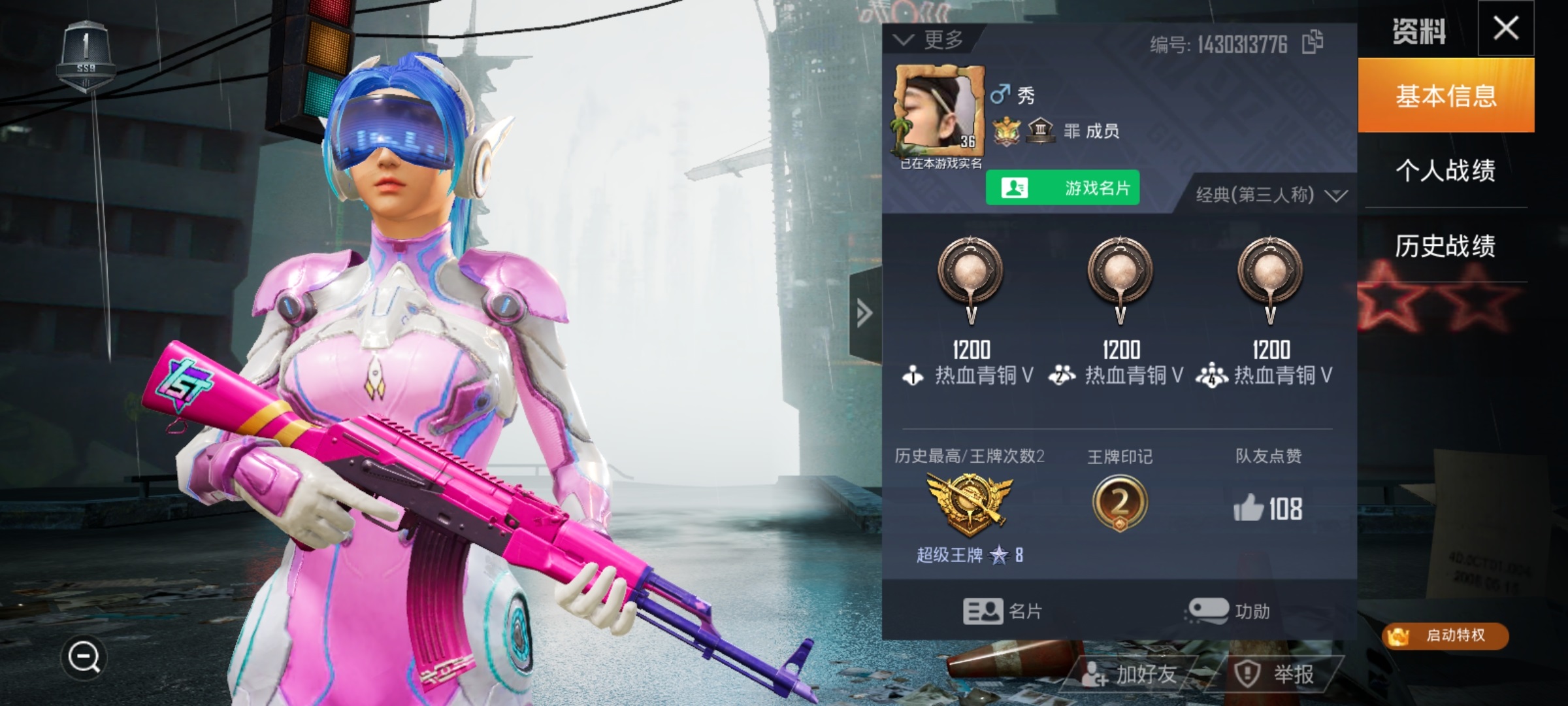Open the green 游戏名片 button
Image resolution: width=1568 pixels, height=706 pixels.
pyautogui.click(x=1062, y=188)
